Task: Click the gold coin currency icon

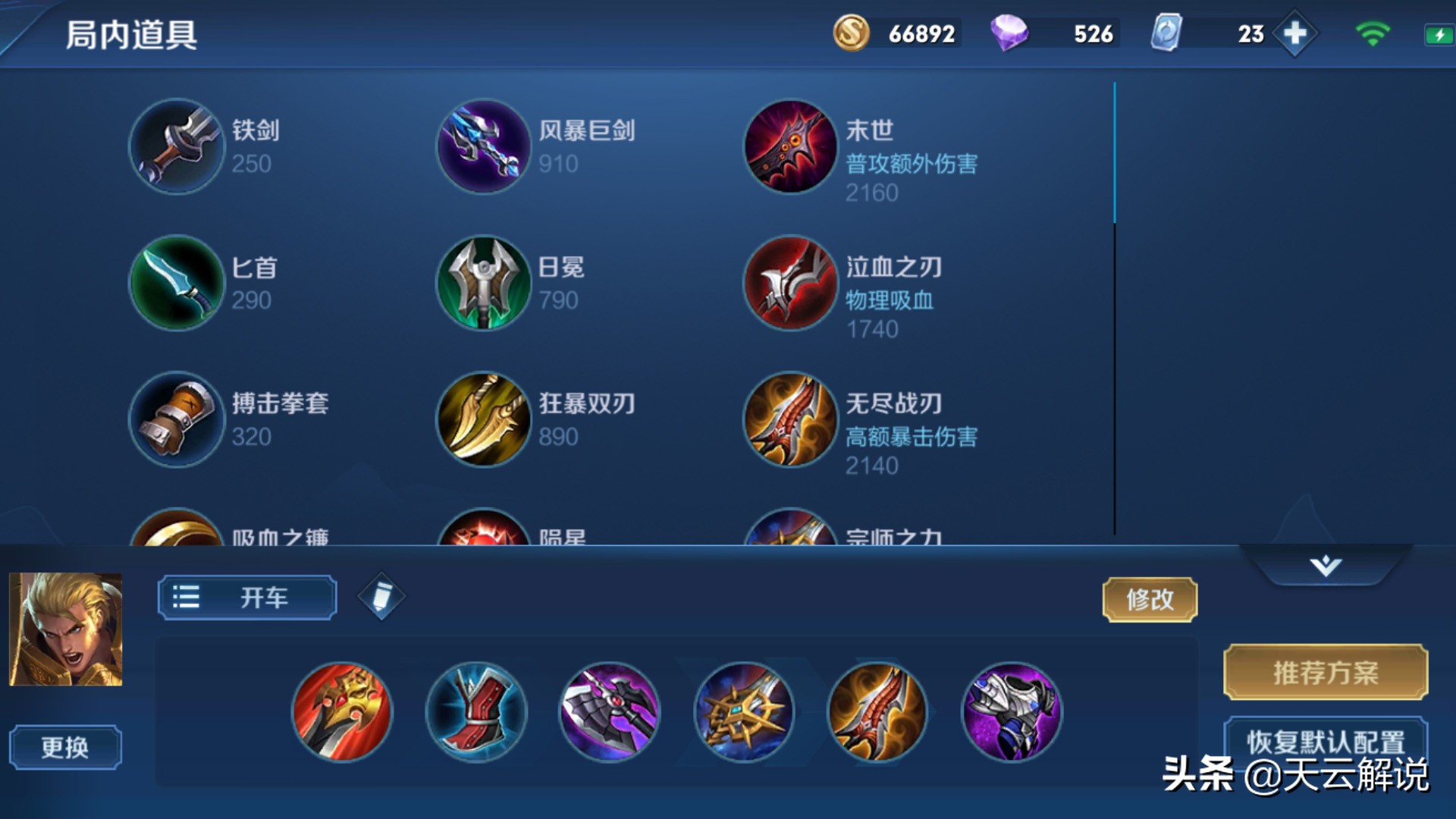Action: [851, 33]
